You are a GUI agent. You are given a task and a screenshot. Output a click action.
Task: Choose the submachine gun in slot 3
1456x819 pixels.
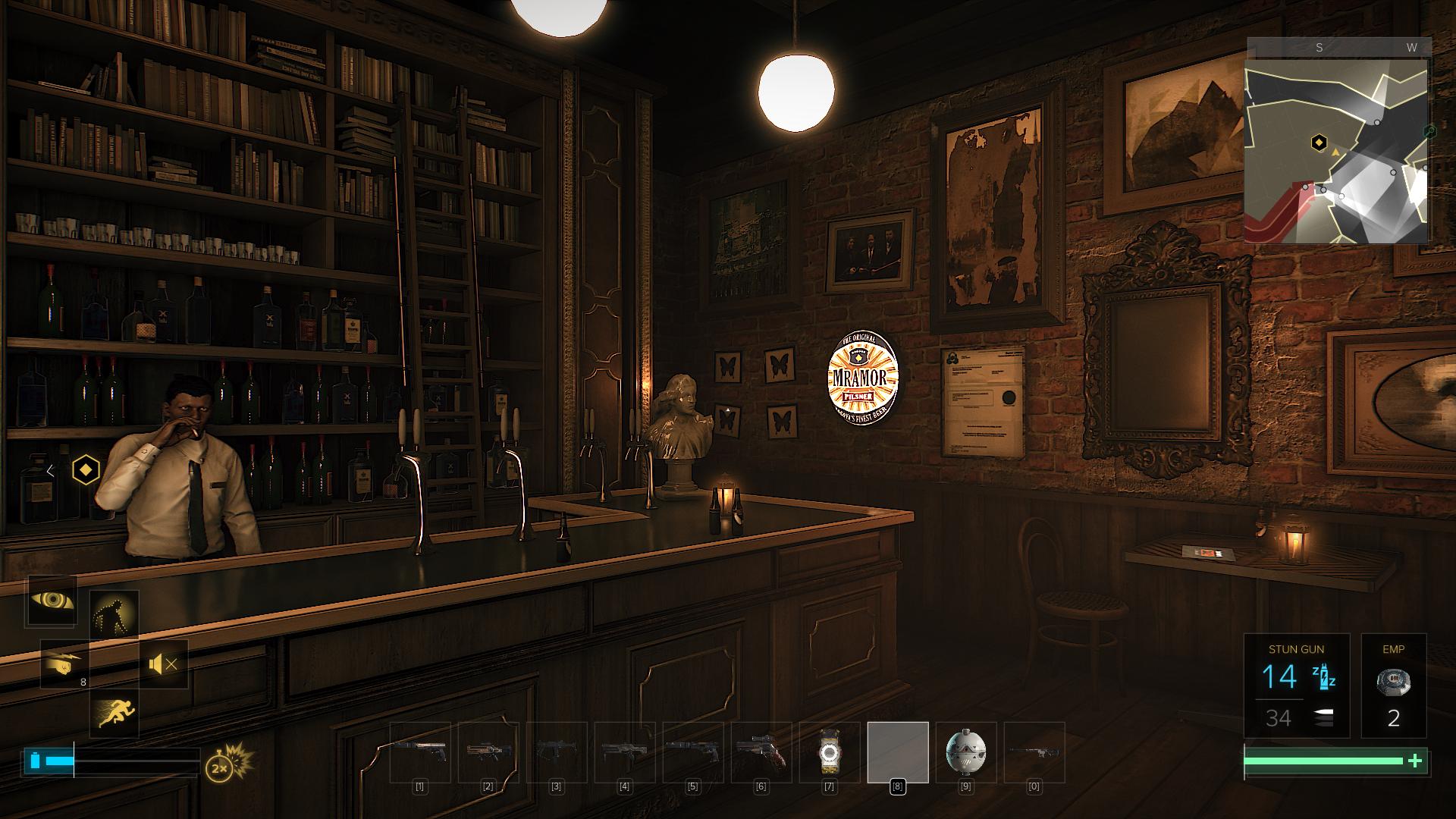click(x=557, y=752)
